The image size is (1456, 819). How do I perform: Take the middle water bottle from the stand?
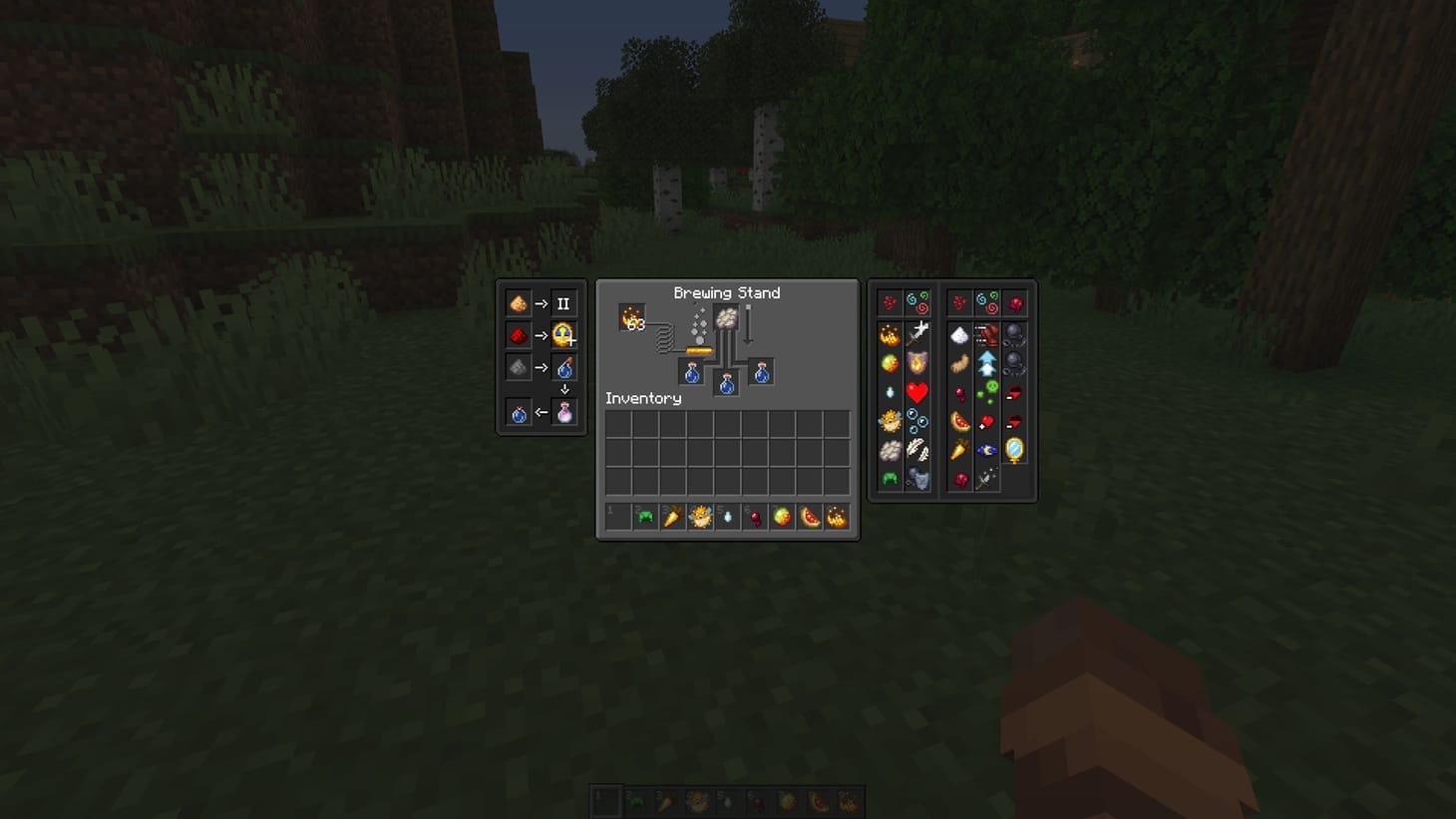tap(725, 385)
